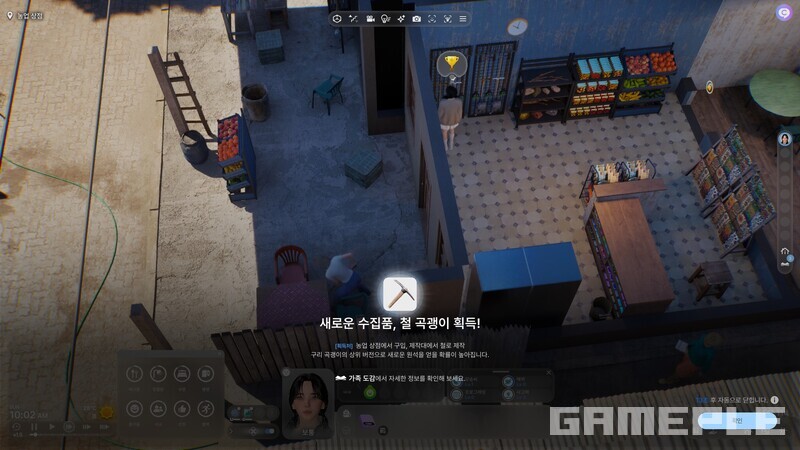Open the yellow gem marker above the shopkeeper

click(455, 63)
